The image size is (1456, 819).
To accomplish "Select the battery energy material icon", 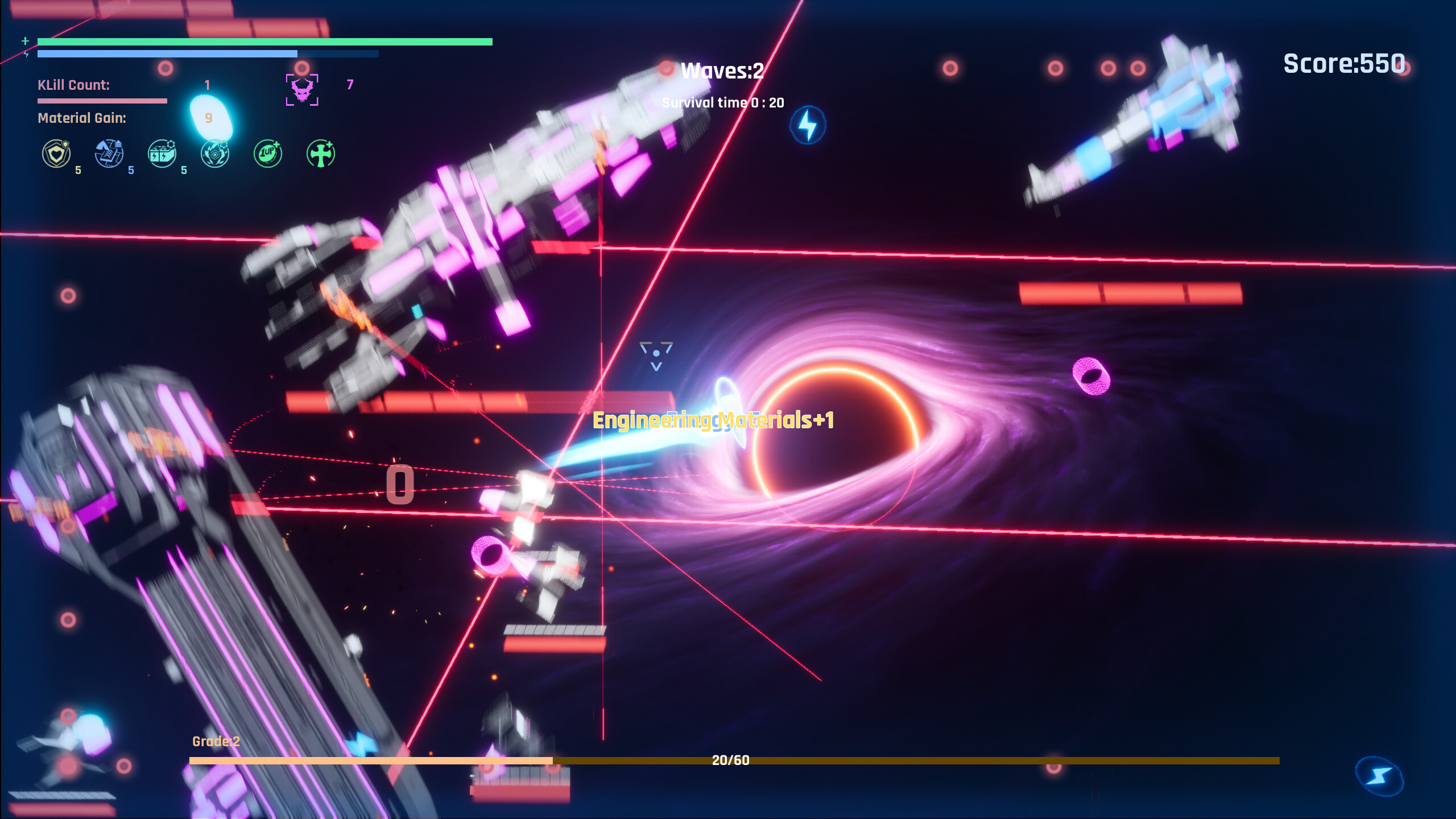I will pyautogui.click(x=161, y=152).
